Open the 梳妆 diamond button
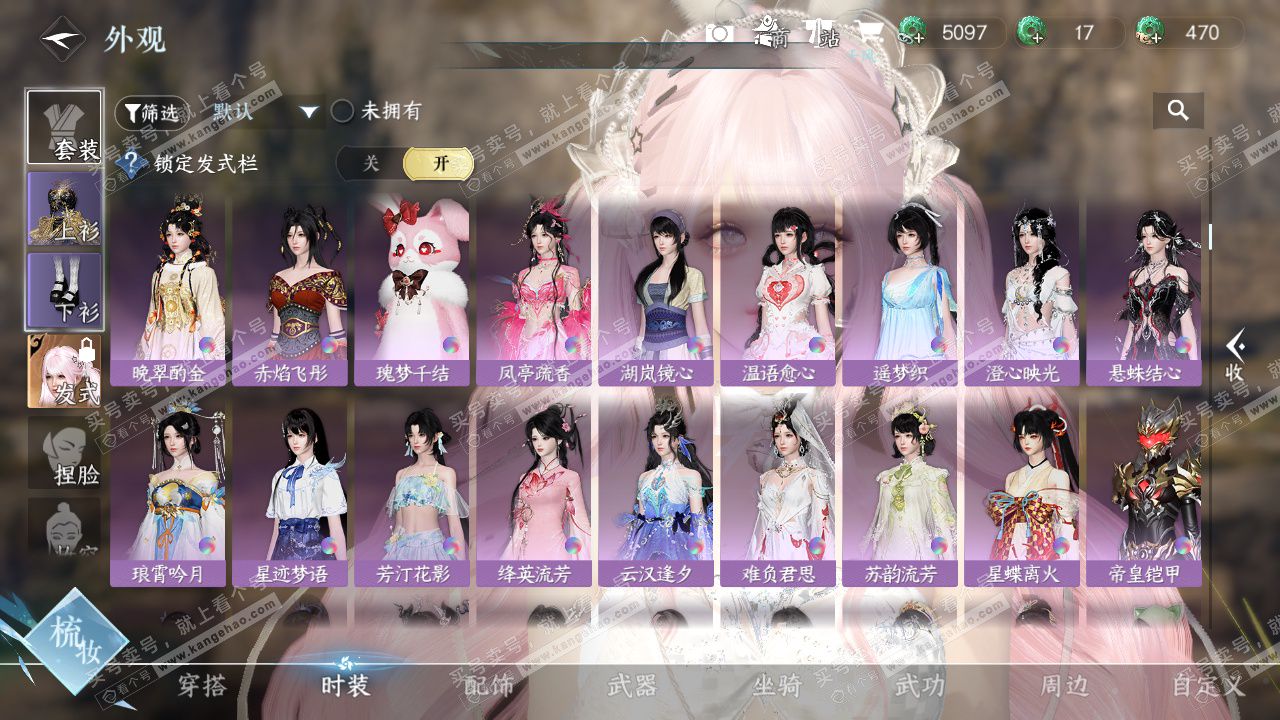 tap(75, 640)
